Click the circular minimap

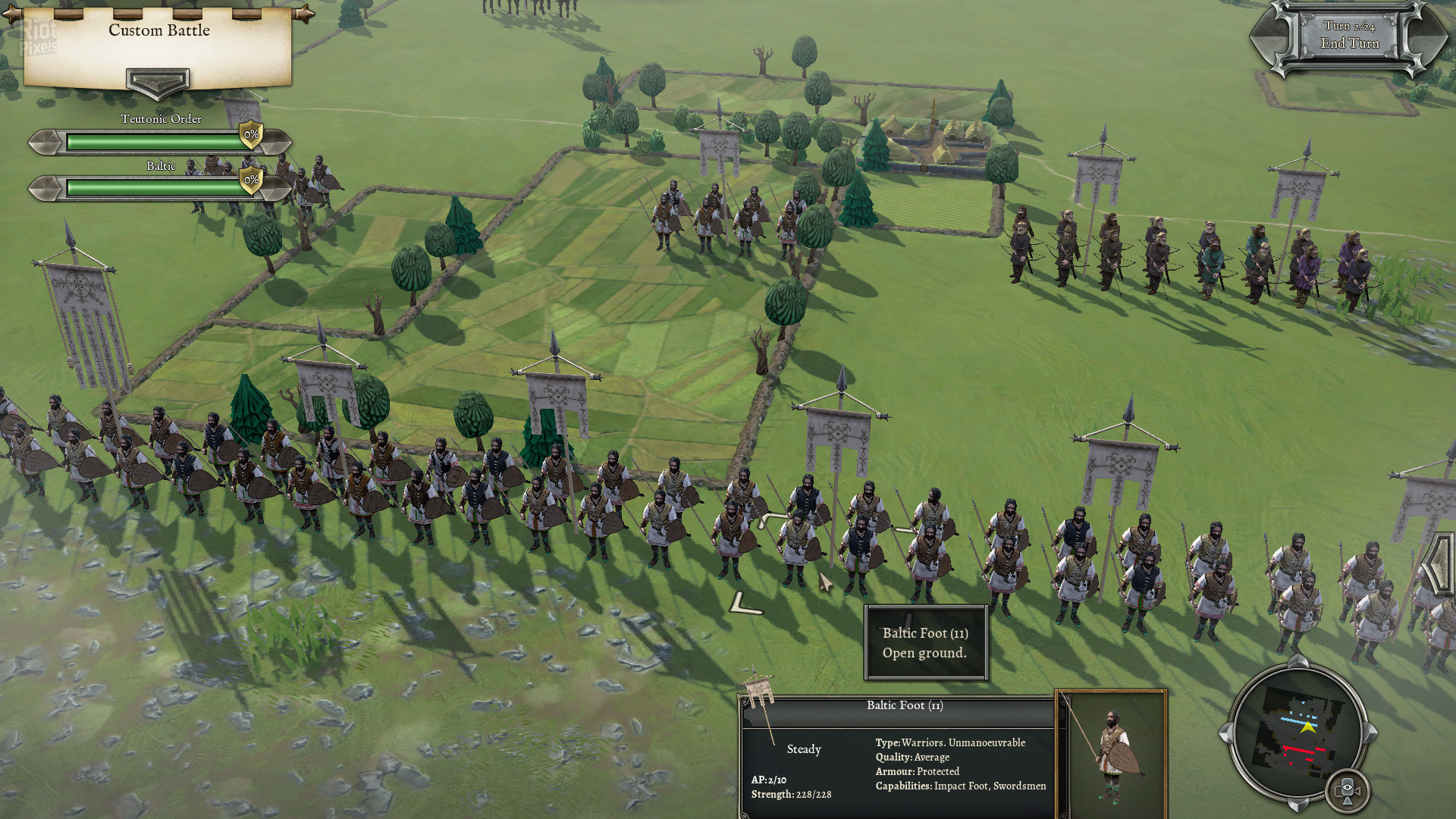tap(1299, 733)
